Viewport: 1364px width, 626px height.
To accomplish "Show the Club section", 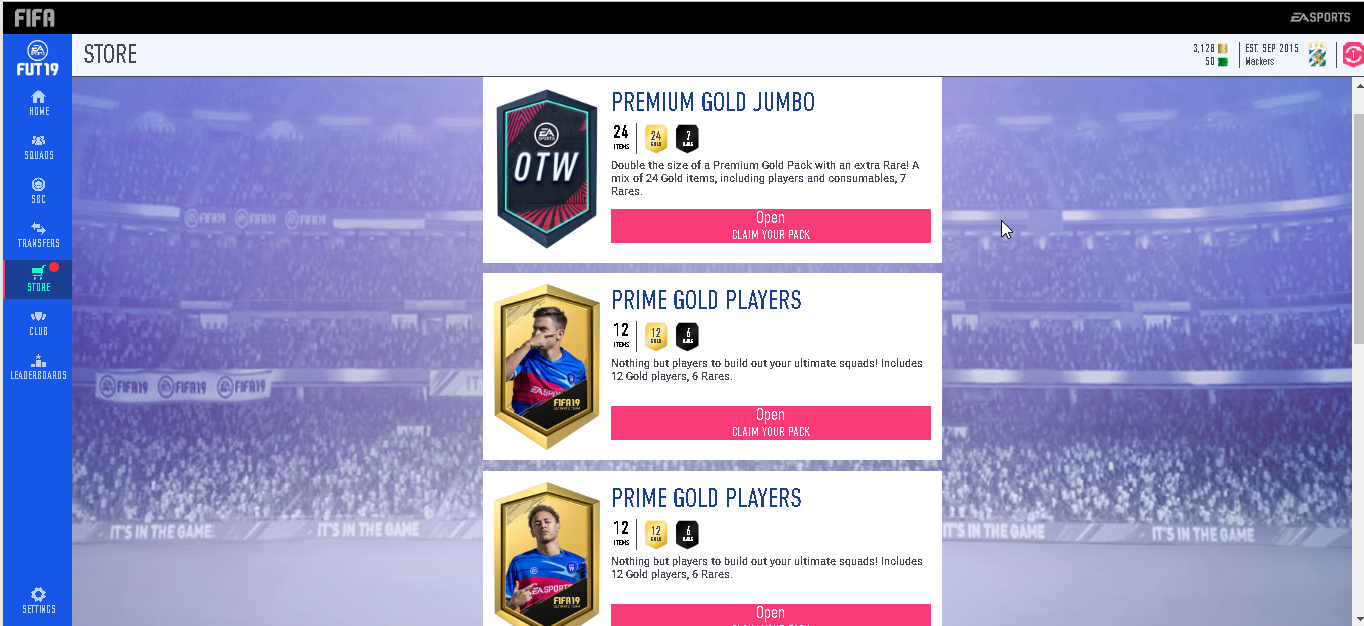I will [x=38, y=322].
